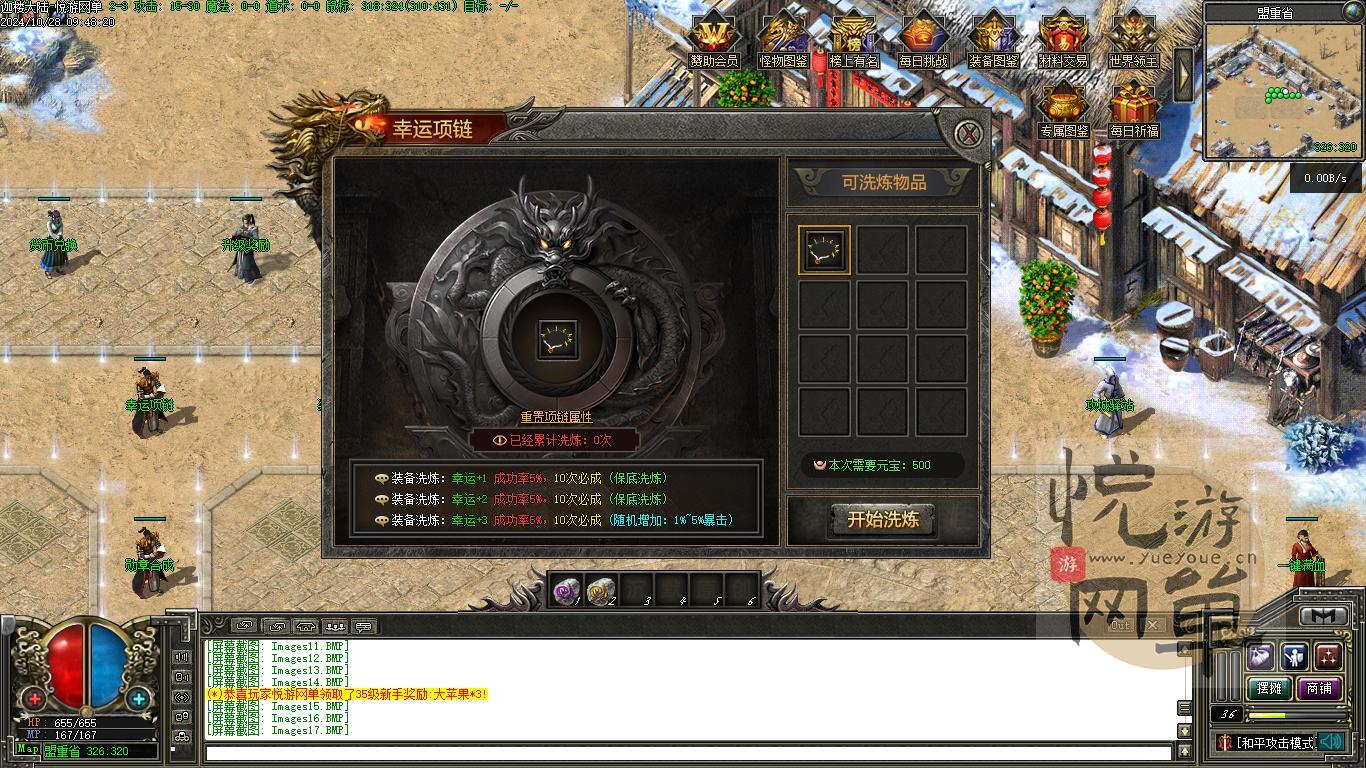Show the 榜上有名 rankings
This screenshot has width=1366, height=768.
coord(854,40)
